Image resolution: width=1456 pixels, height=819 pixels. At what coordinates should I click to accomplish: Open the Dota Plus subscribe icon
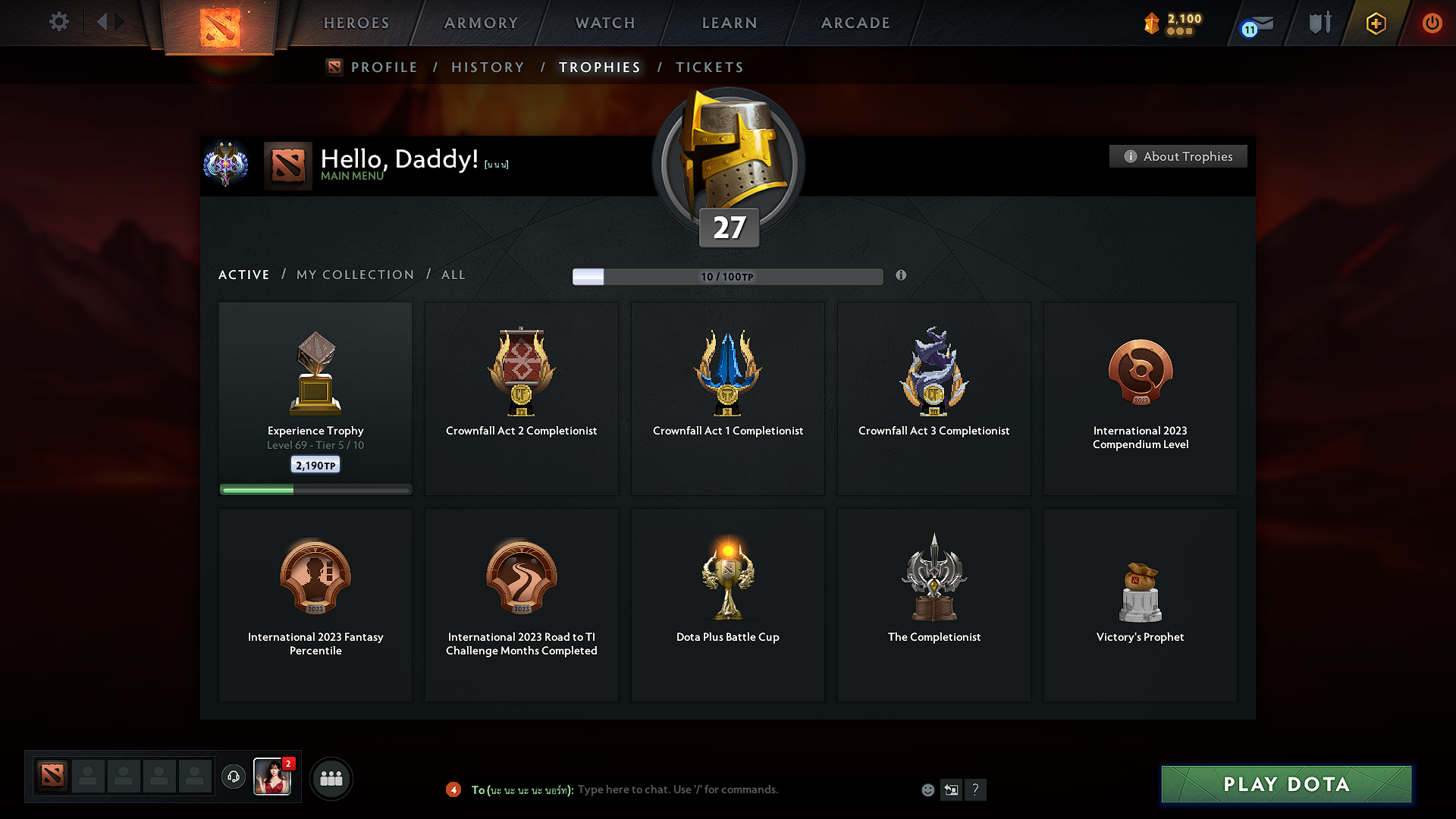coord(1375,23)
